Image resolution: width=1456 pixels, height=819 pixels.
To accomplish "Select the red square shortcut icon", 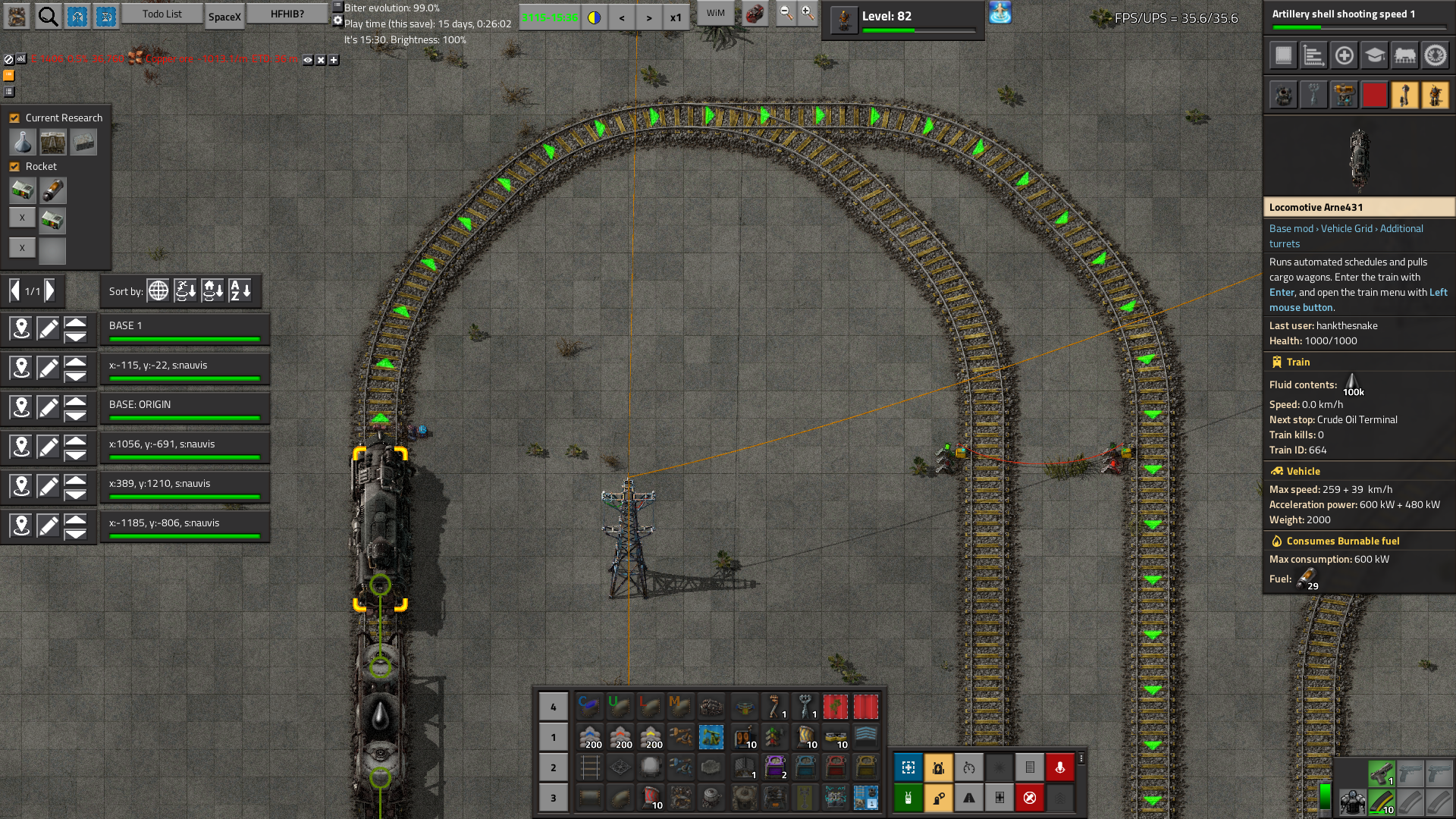I will coord(1374,96).
